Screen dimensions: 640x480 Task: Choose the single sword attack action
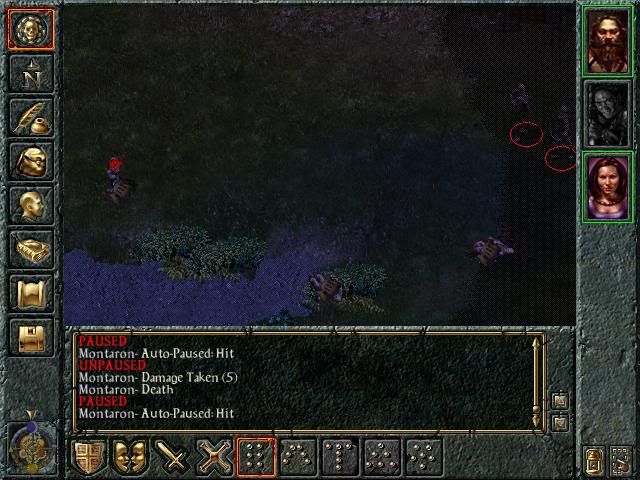pyautogui.click(x=173, y=457)
